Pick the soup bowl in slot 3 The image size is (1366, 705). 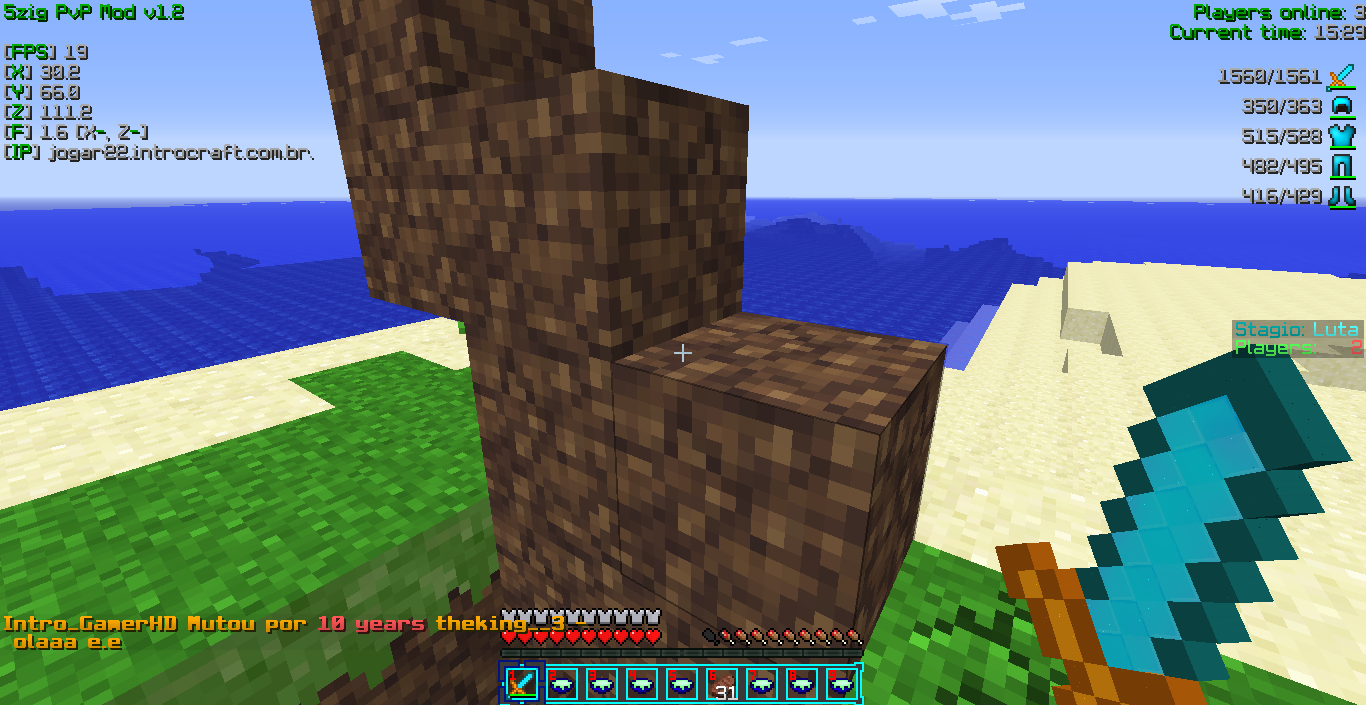[x=602, y=684]
